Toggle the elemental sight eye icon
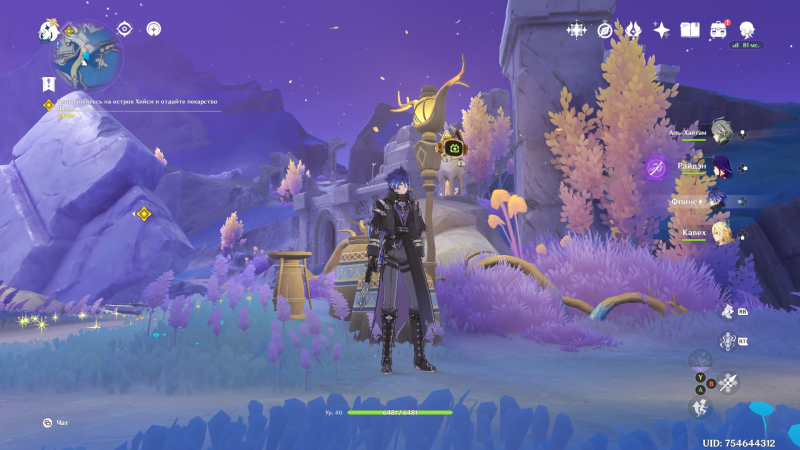This screenshot has height=450, width=800. pyautogui.click(x=124, y=29)
